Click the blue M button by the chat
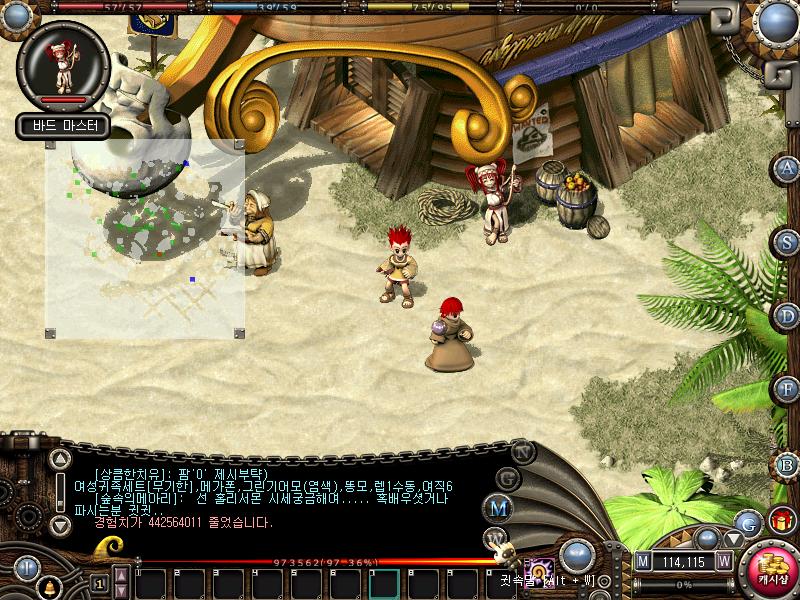Image resolution: width=800 pixels, height=600 pixels. pos(498,508)
